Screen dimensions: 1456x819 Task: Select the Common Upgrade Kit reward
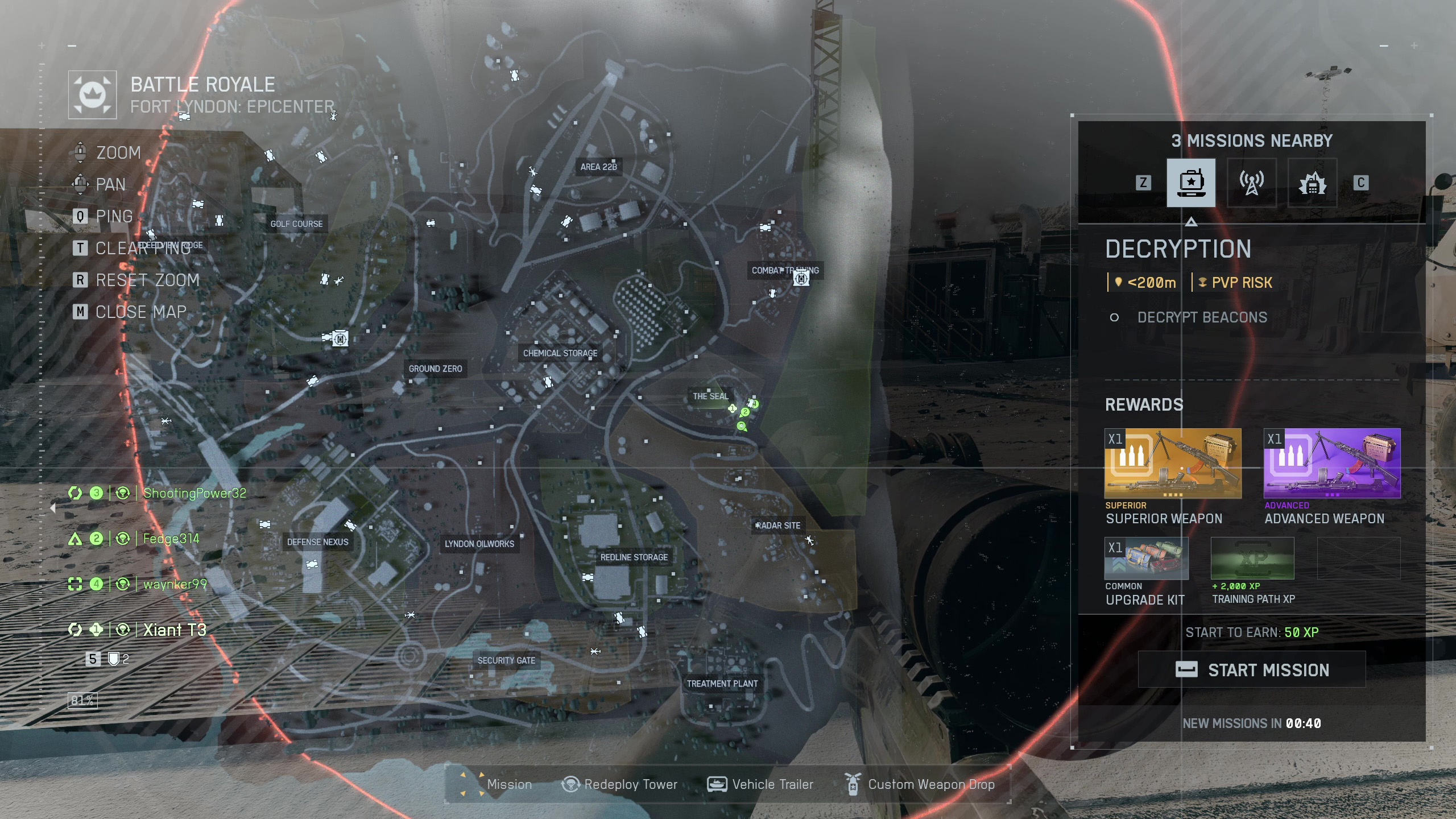click(x=1146, y=559)
